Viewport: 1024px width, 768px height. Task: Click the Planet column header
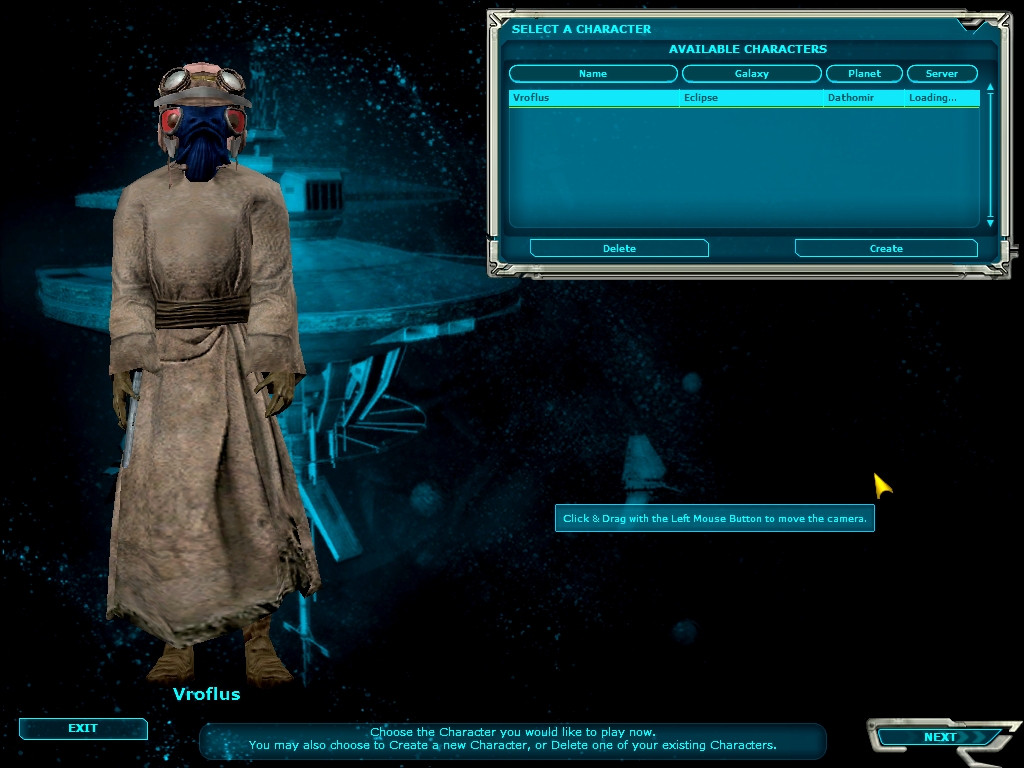(864, 73)
